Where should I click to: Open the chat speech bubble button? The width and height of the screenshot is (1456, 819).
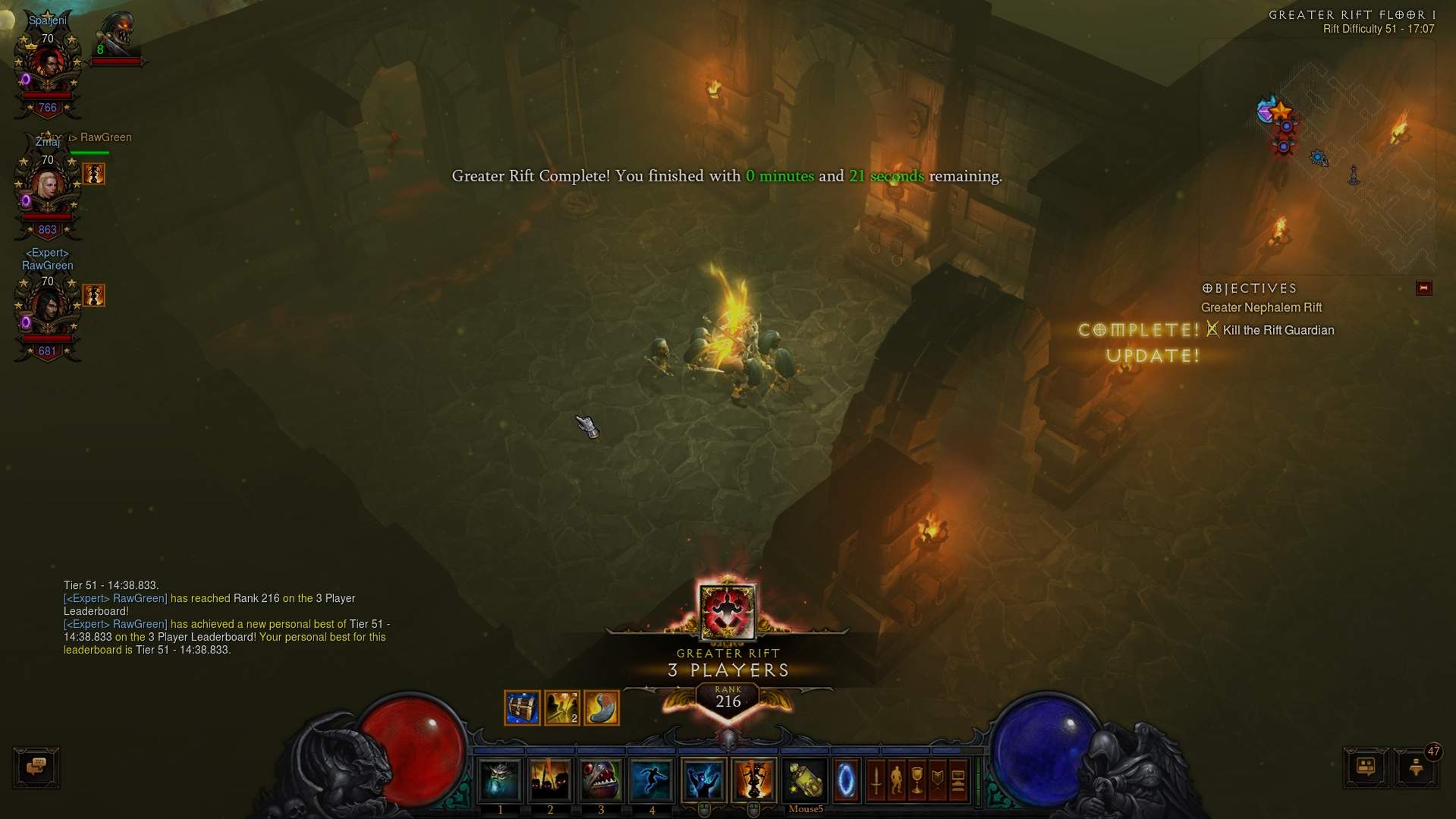(36, 767)
